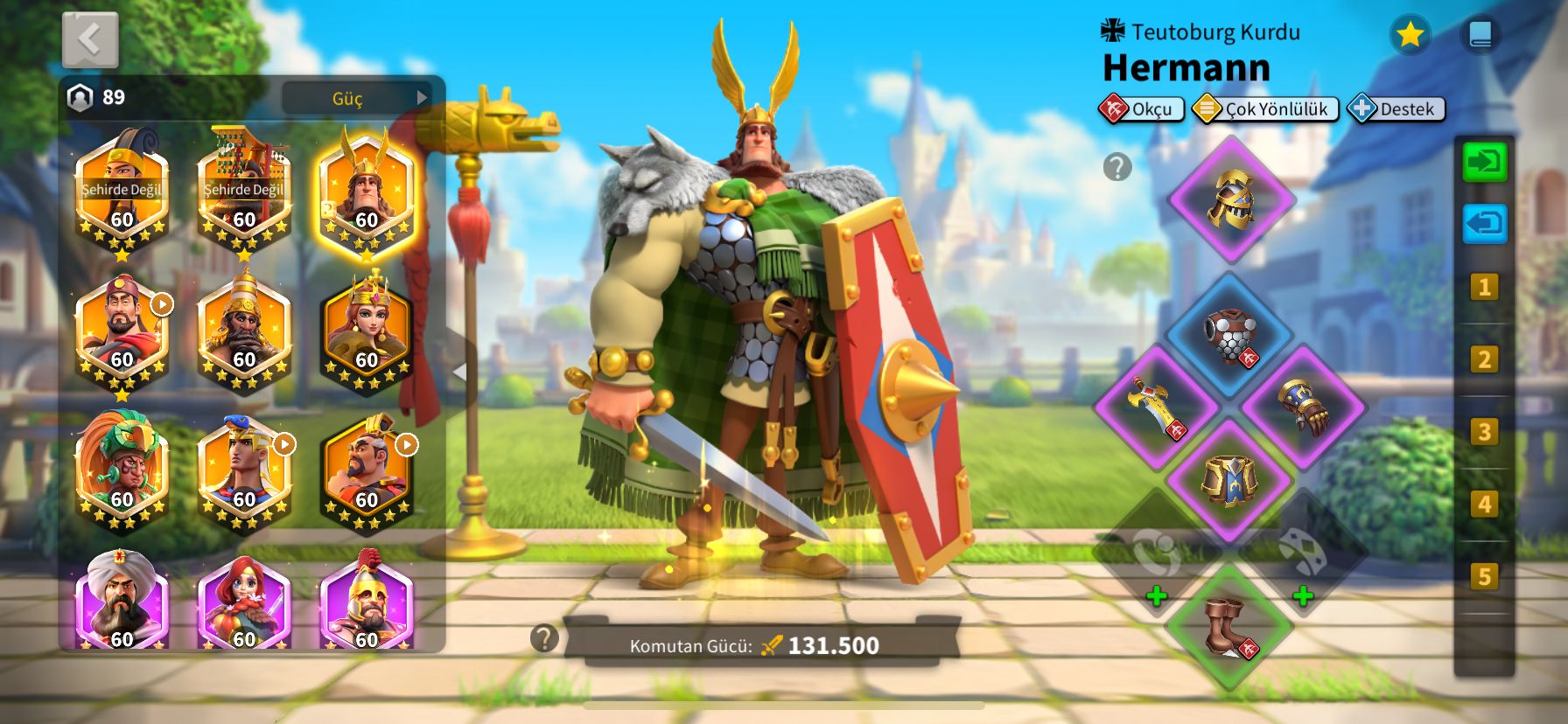Select the gauntlet gloves equipment slot
This screenshot has height=724, width=1568.
pos(1303,407)
